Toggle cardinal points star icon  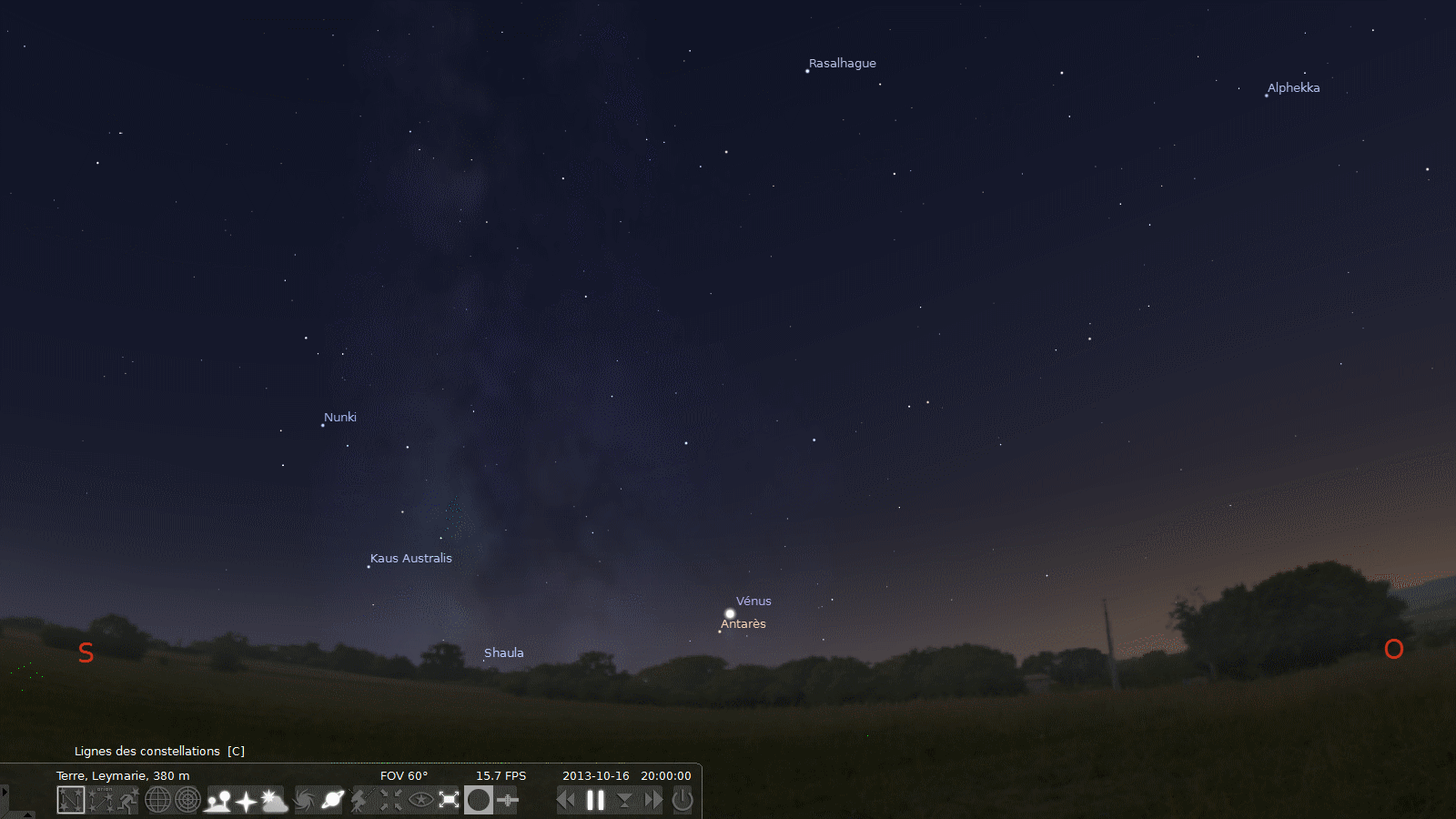[246, 800]
